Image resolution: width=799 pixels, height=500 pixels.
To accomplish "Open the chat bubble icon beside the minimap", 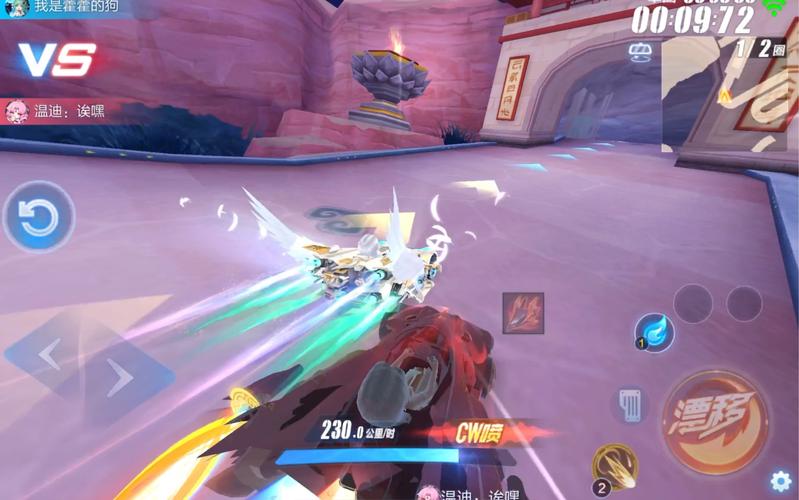I will pos(641,52).
